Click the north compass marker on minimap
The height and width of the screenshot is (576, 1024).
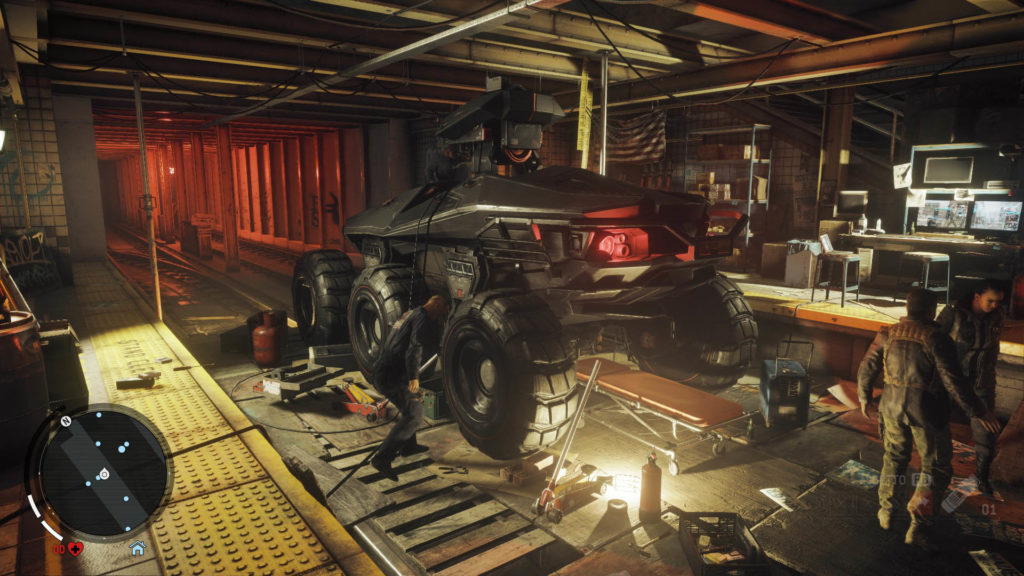click(65, 421)
